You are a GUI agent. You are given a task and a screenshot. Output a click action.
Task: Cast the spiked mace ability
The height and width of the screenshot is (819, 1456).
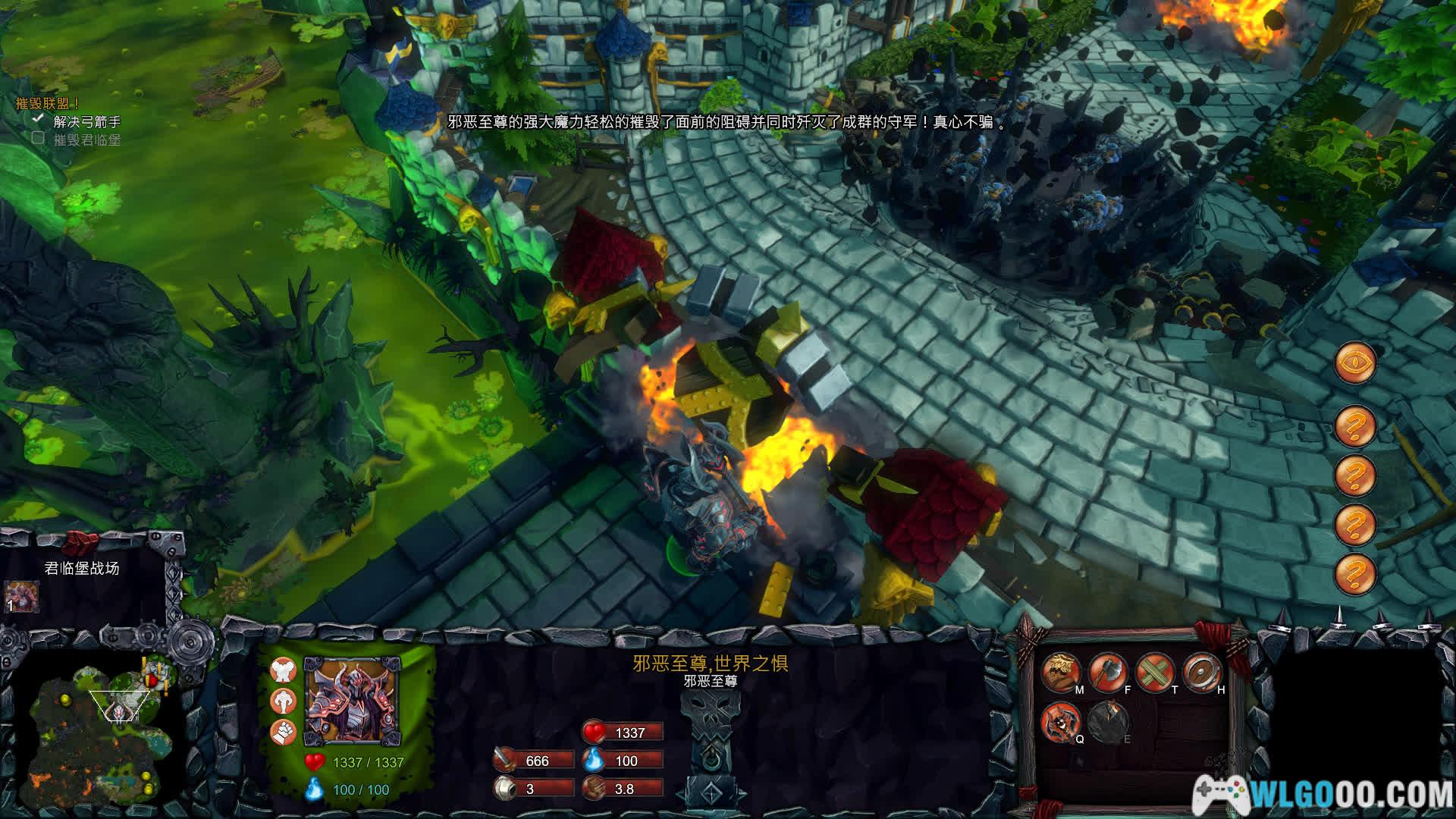(1060, 720)
